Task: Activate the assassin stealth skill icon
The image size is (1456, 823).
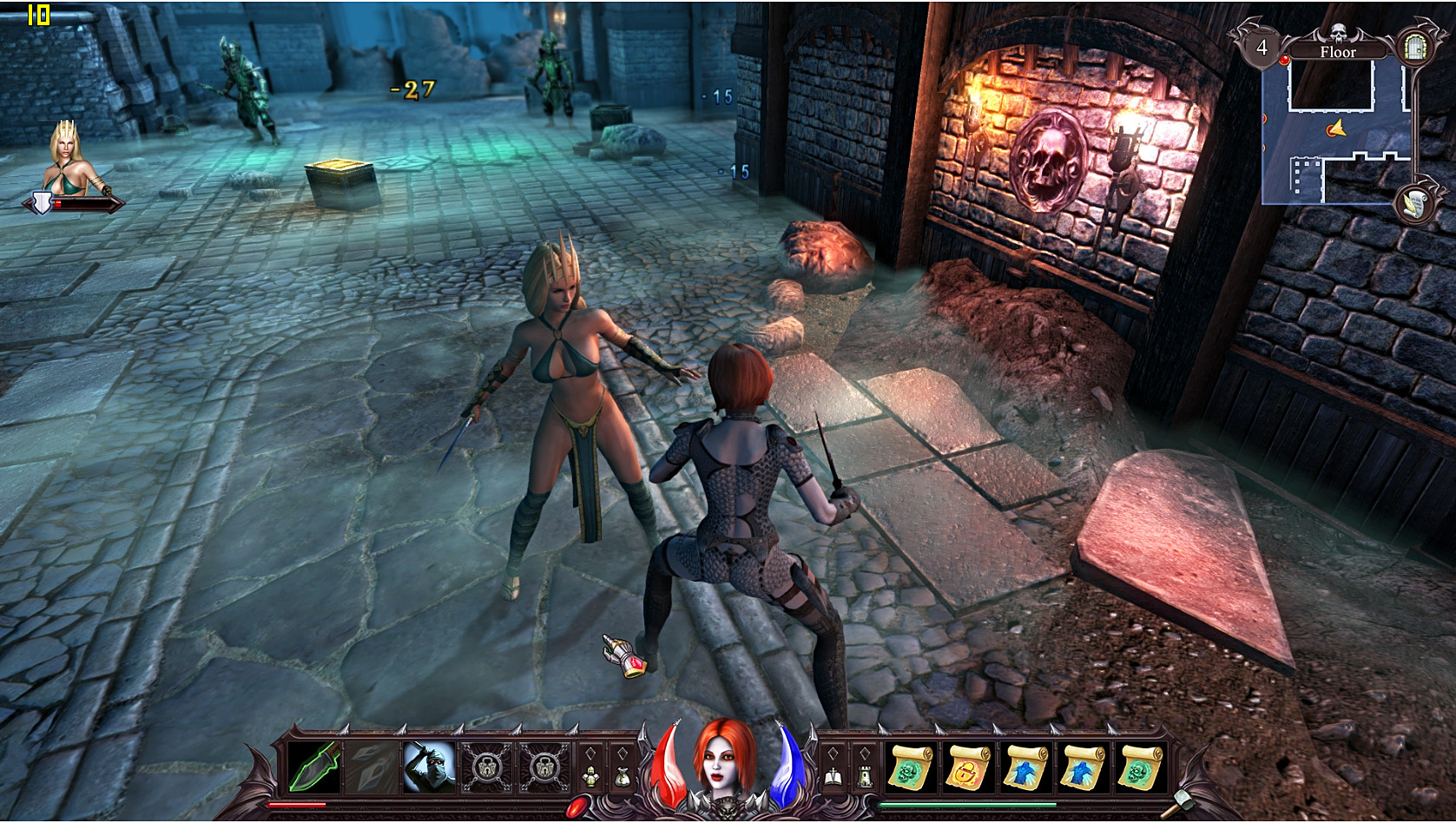Action: (x=429, y=767)
